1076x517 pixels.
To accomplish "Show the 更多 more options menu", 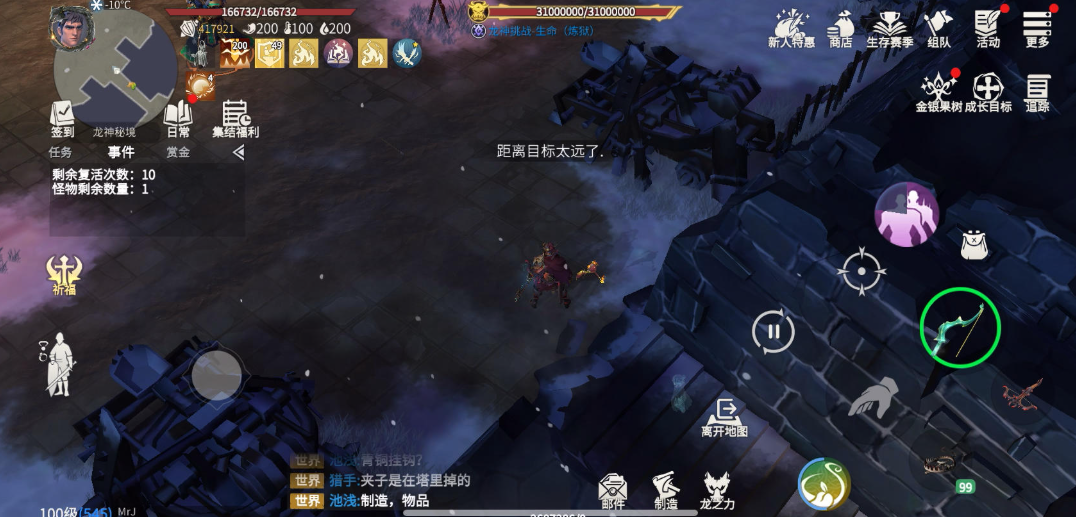I will click(1037, 27).
